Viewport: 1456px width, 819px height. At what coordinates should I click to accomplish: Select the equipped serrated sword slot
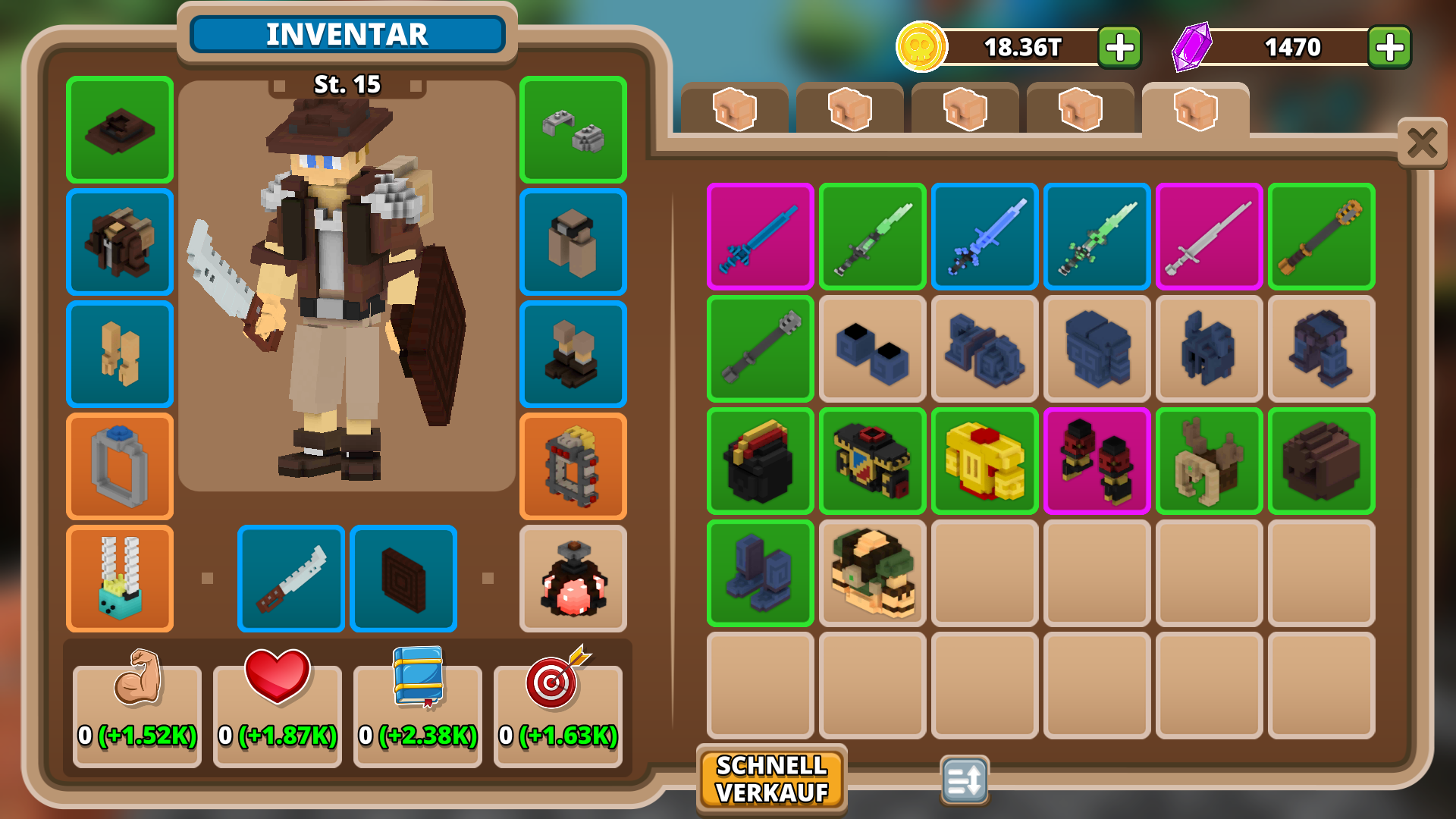[291, 579]
